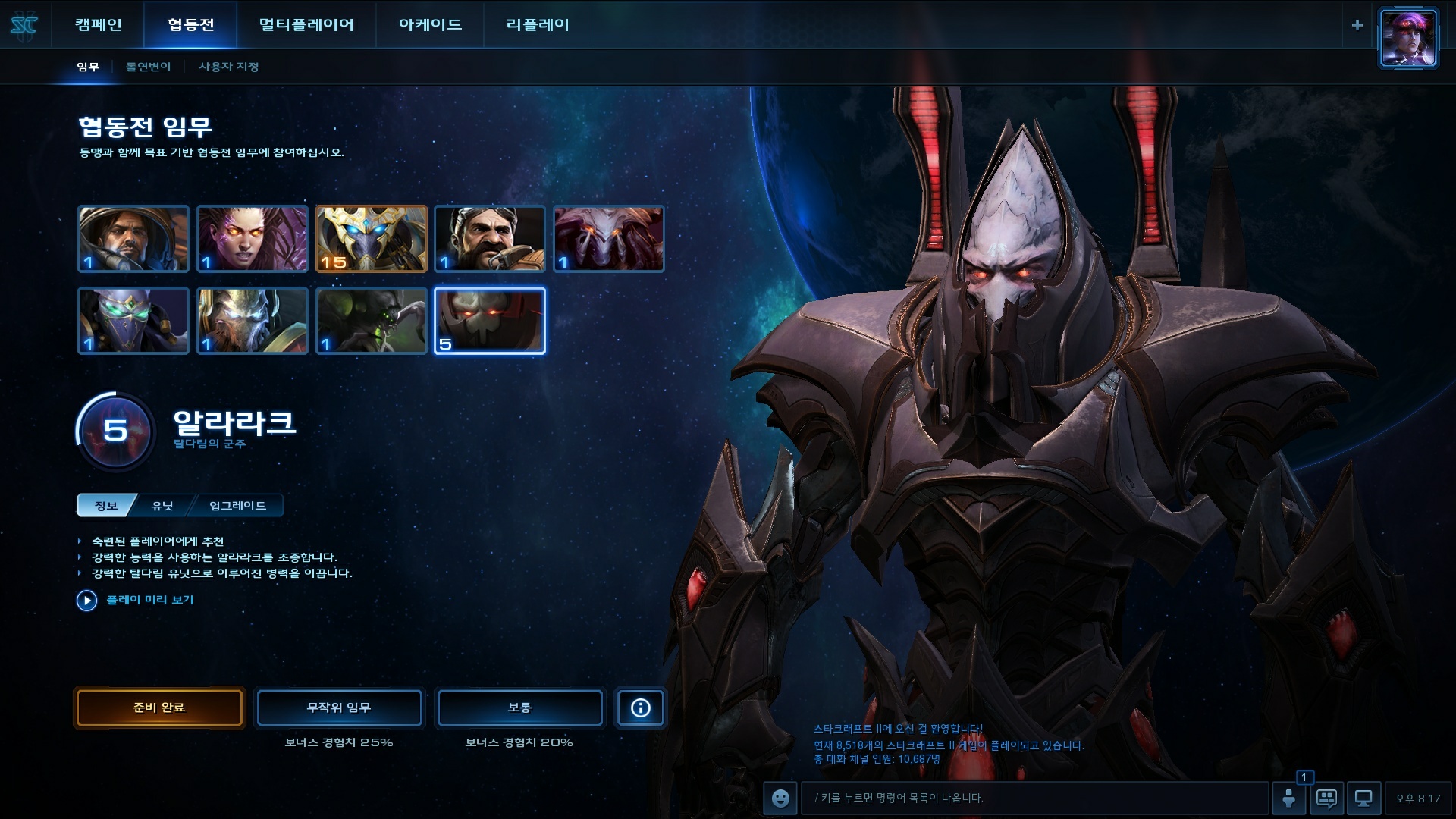Choose the Raynor commander portrait
1456x819 pixels.
(133, 239)
